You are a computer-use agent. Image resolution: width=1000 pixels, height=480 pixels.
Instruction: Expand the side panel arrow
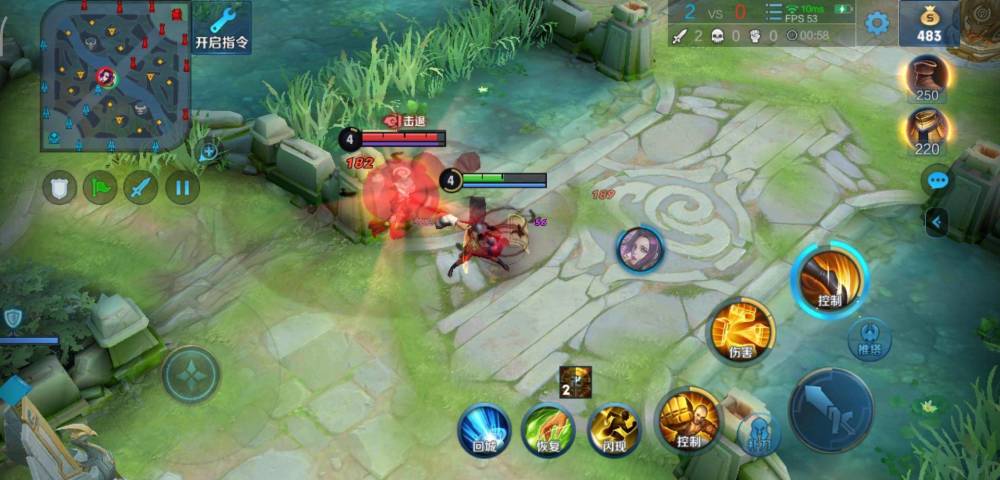point(936,222)
